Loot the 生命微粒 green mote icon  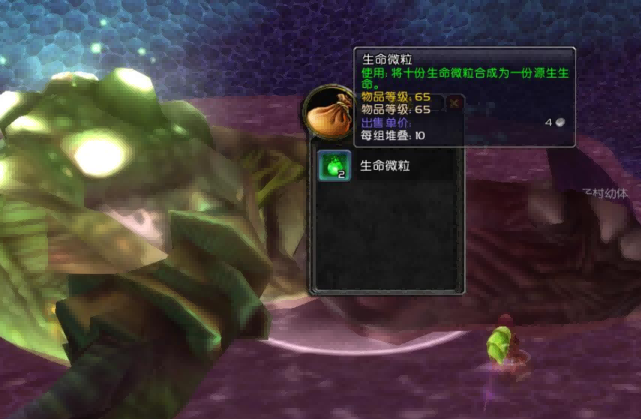coord(333,167)
